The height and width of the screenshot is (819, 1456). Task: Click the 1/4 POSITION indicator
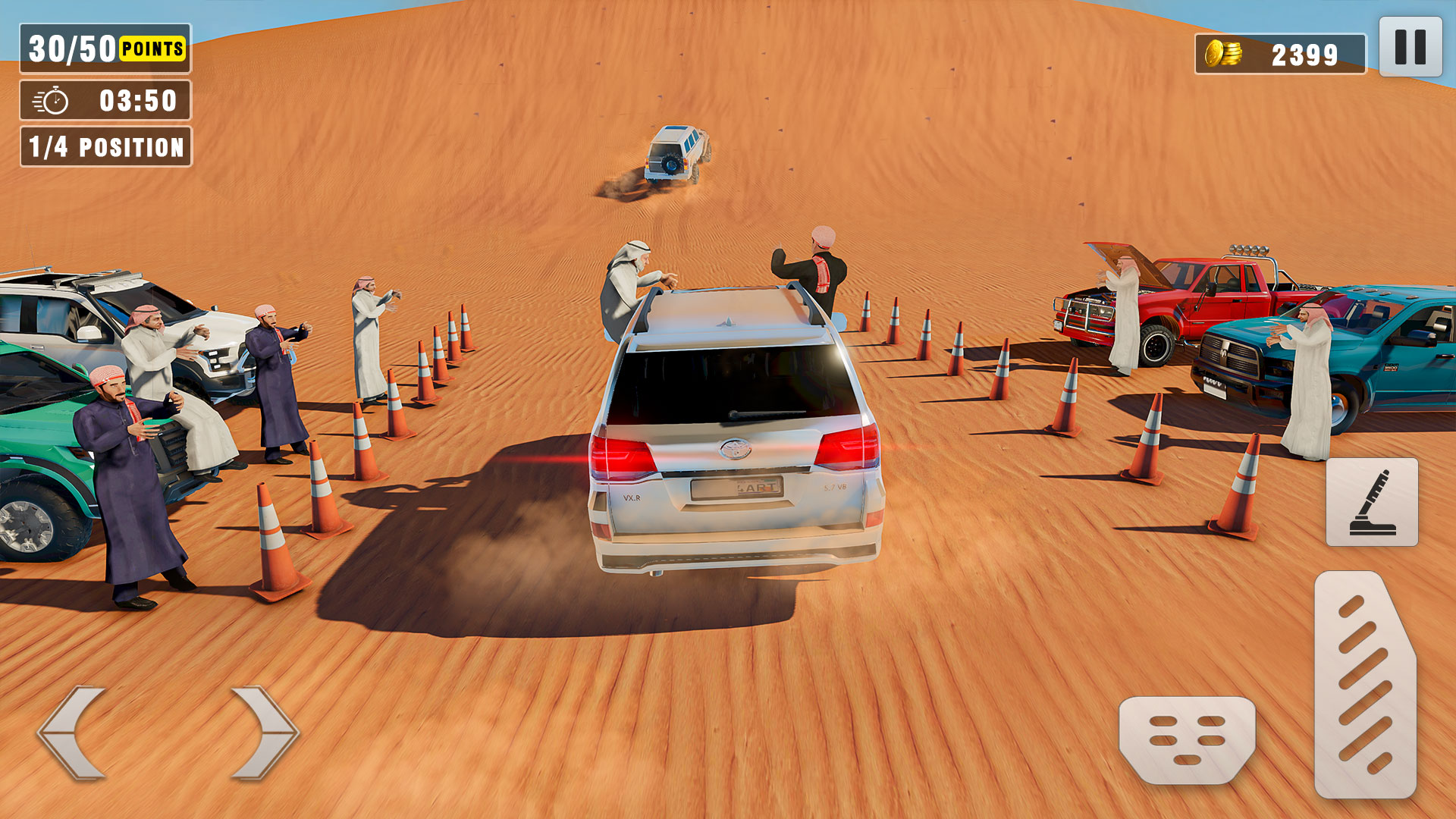[105, 149]
